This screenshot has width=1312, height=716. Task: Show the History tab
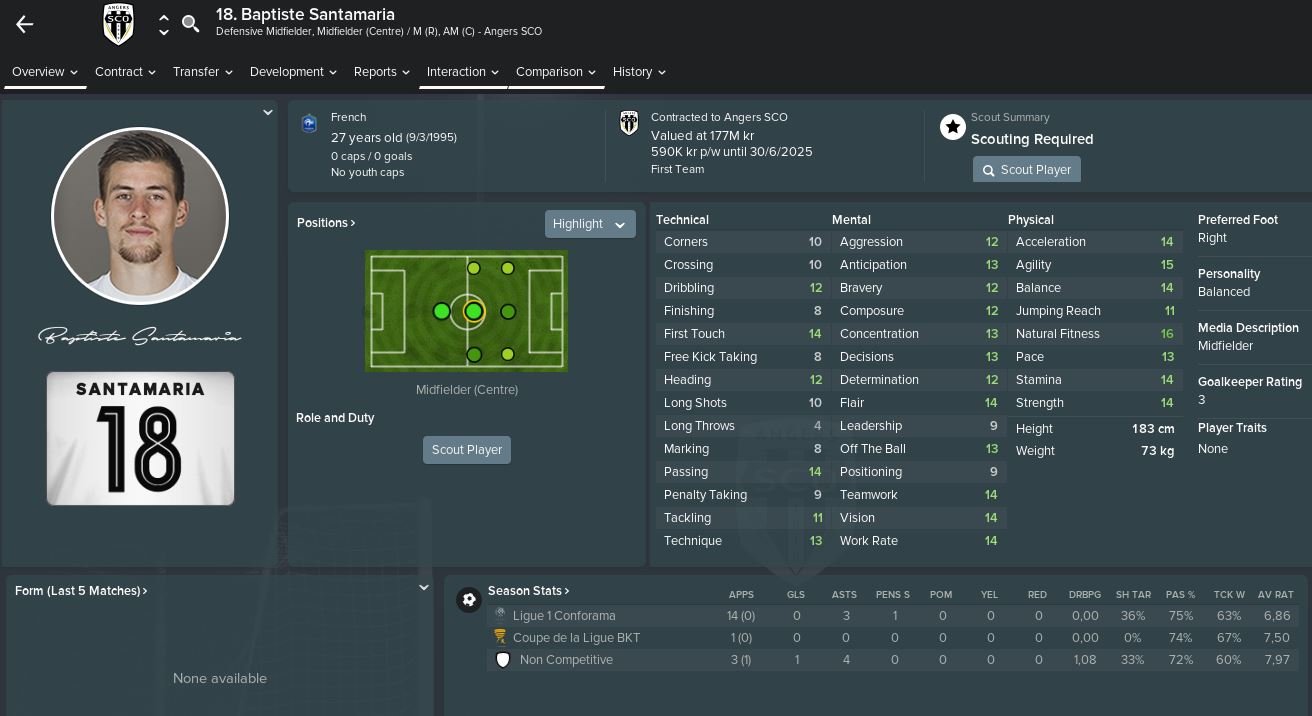pyautogui.click(x=639, y=72)
